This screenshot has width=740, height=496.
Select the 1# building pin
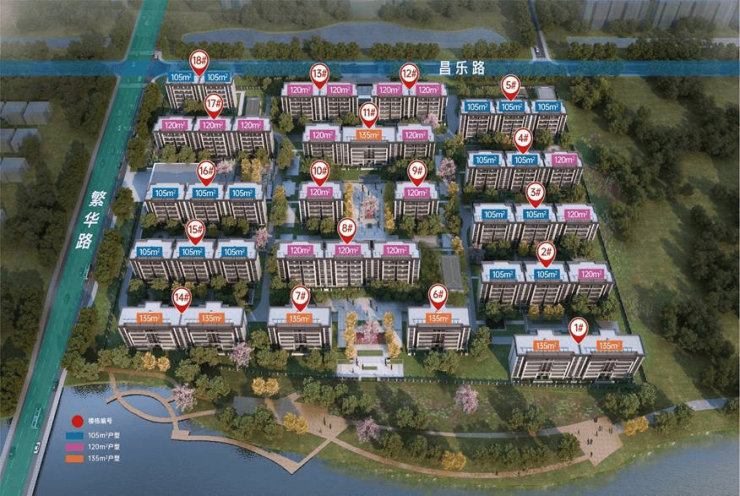click(x=578, y=328)
